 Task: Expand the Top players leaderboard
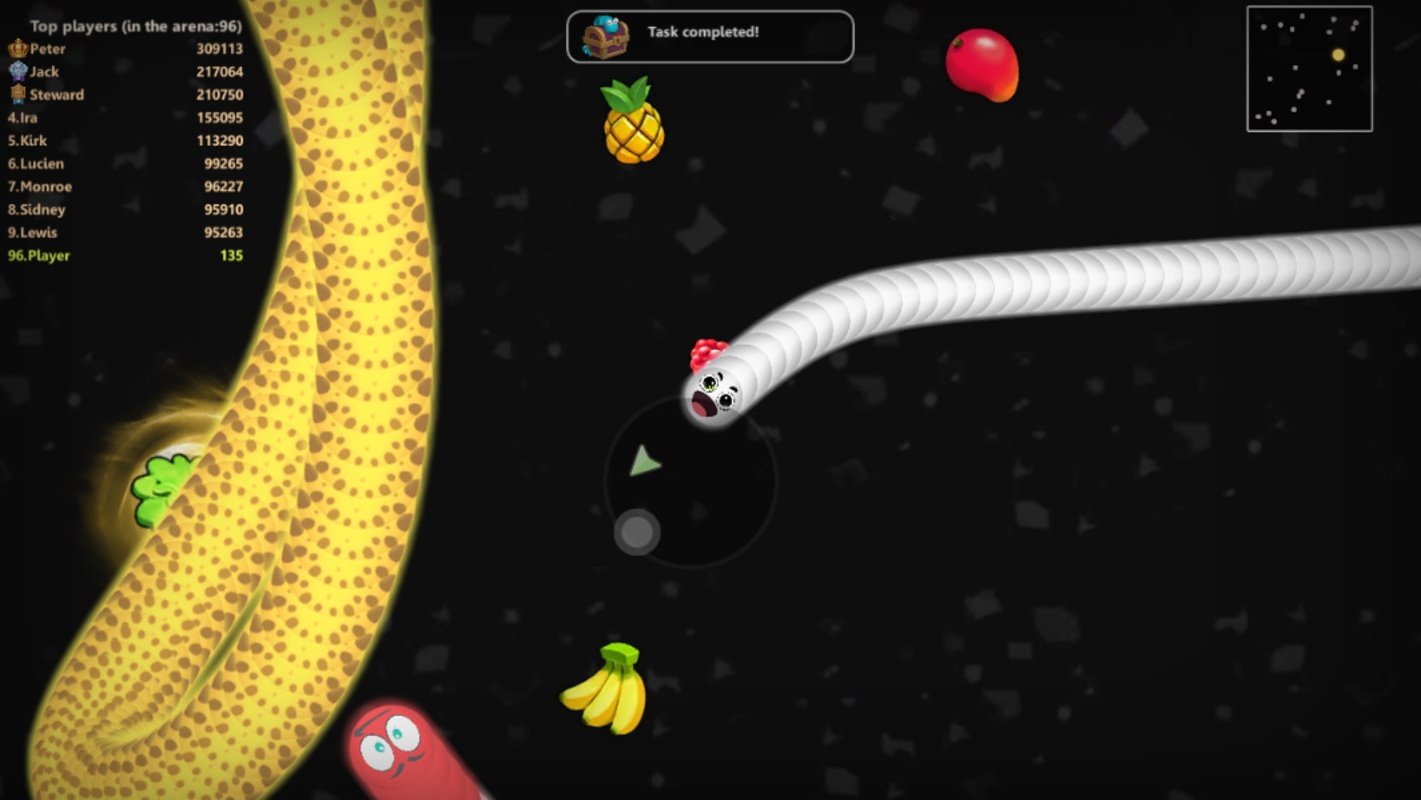point(128,25)
